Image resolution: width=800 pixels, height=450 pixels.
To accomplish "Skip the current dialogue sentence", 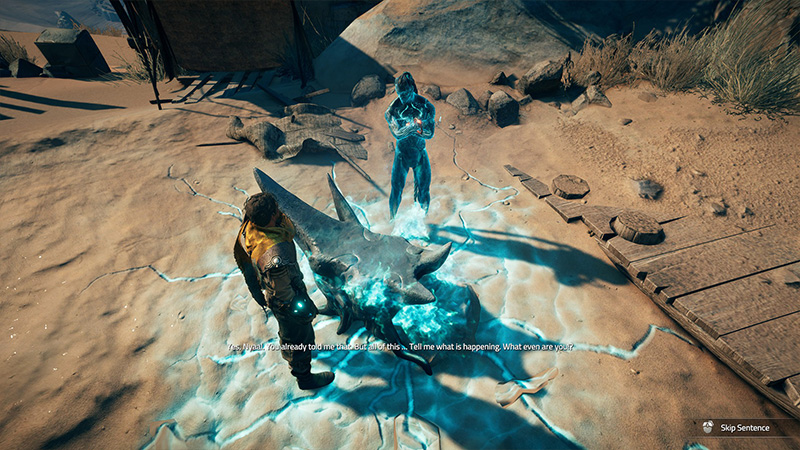I will (x=740, y=427).
